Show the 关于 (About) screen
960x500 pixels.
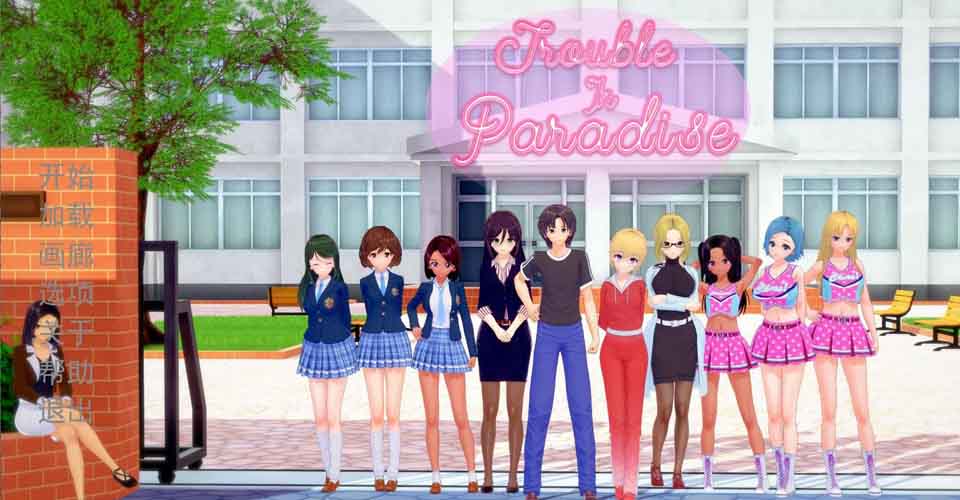(67, 333)
